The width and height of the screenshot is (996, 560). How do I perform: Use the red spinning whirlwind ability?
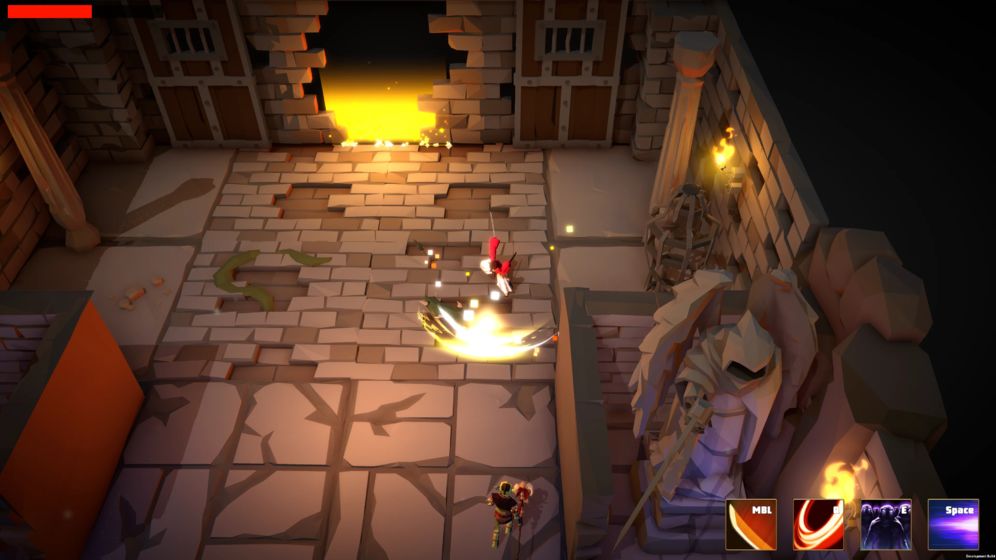(x=818, y=525)
